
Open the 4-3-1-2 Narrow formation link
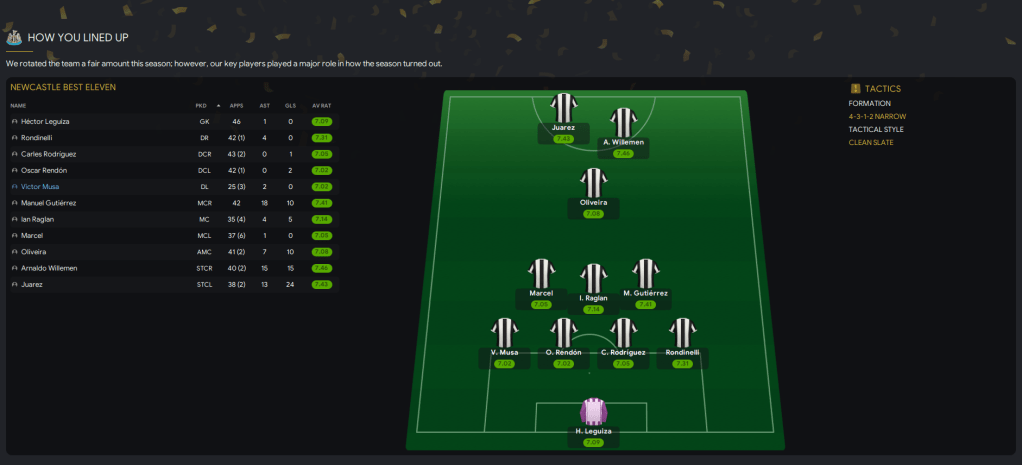878,116
